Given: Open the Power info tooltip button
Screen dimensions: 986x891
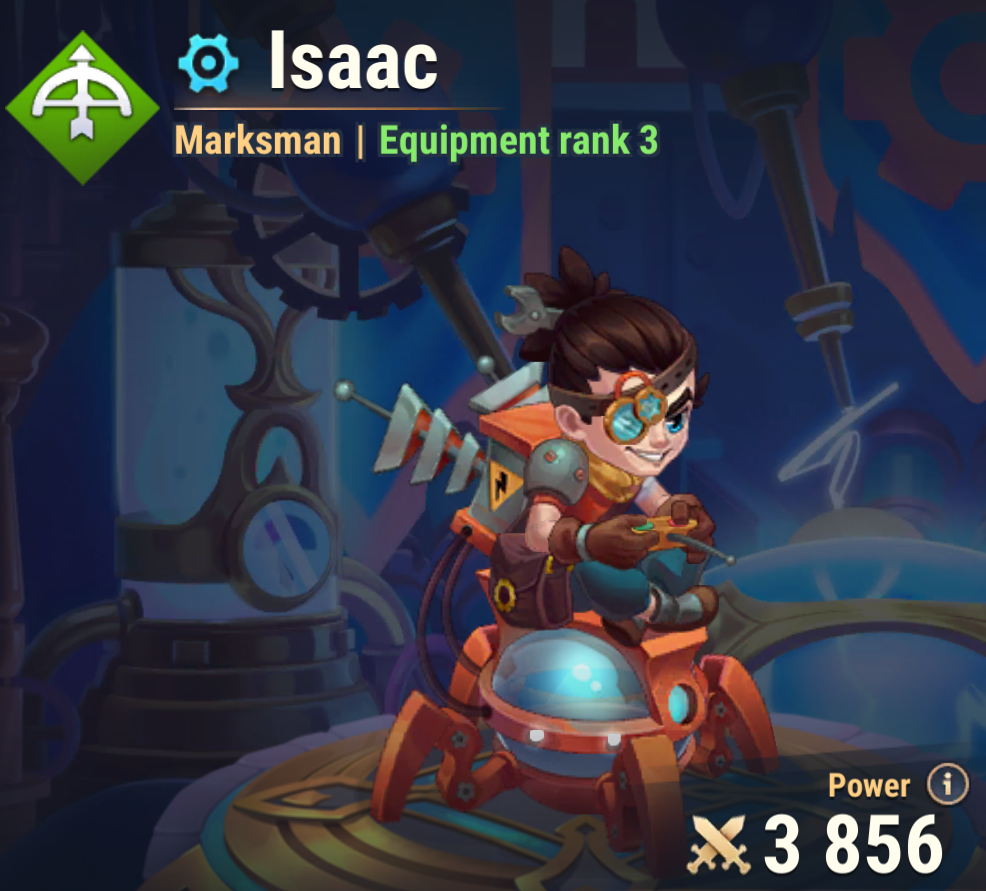Looking at the screenshot, I should tap(947, 785).
